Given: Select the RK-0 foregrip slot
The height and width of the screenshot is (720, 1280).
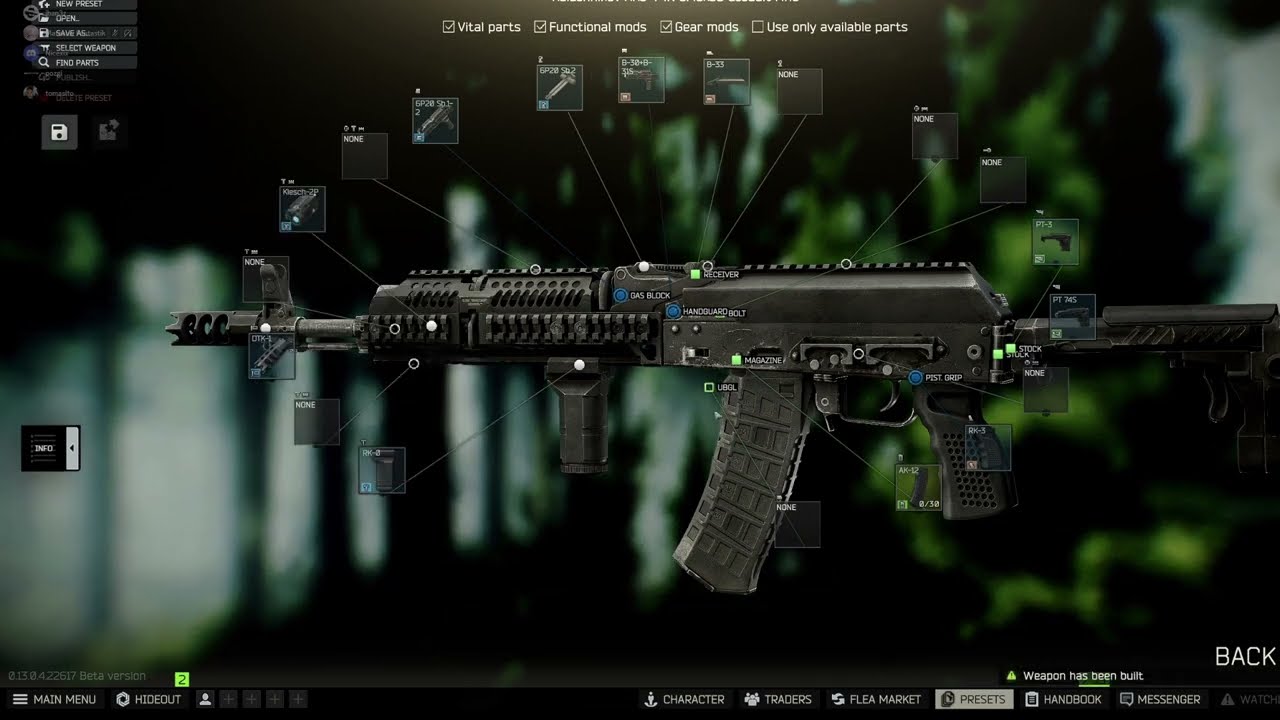Looking at the screenshot, I should pyautogui.click(x=382, y=470).
